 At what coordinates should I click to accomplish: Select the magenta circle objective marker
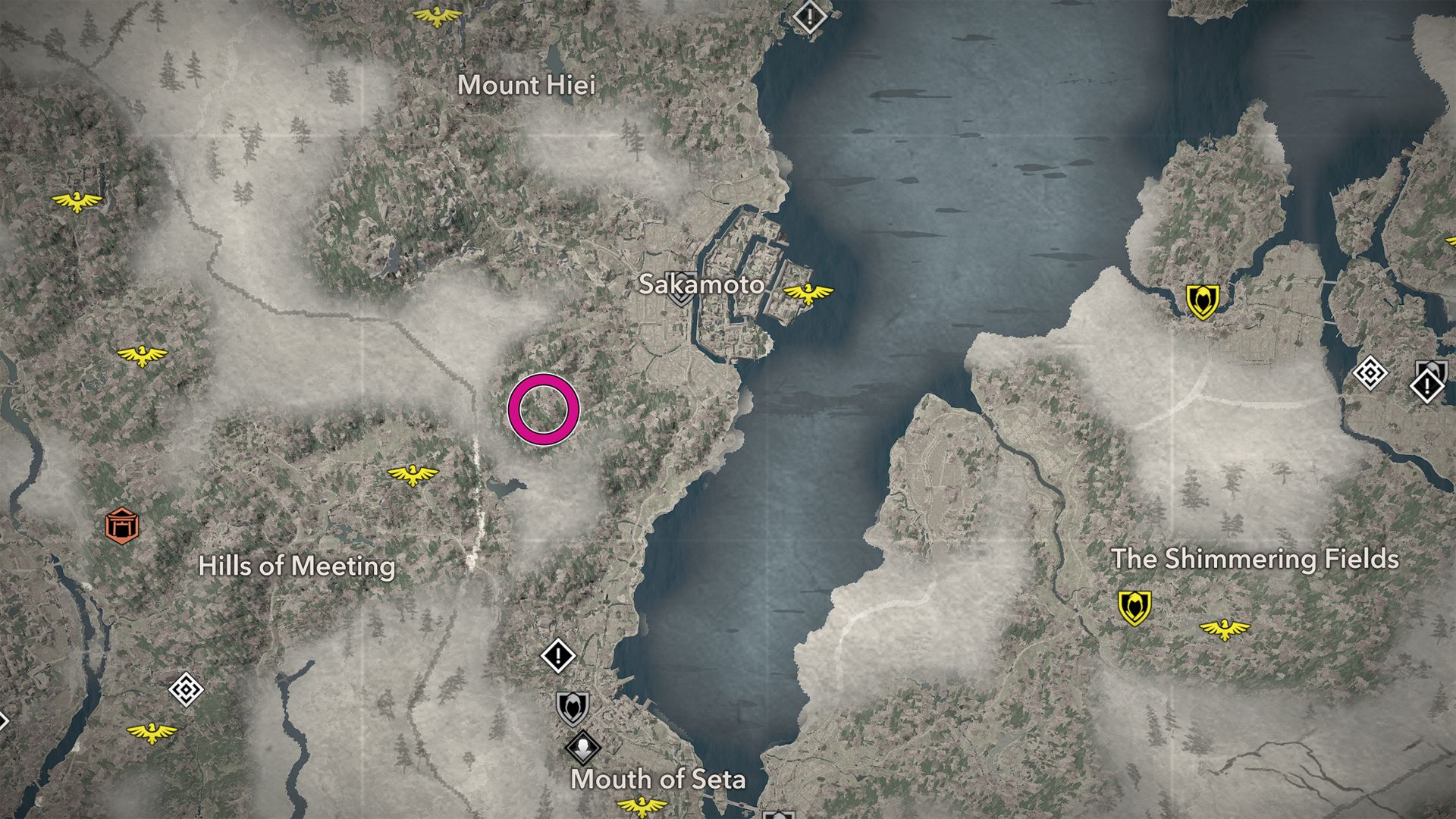(x=544, y=409)
